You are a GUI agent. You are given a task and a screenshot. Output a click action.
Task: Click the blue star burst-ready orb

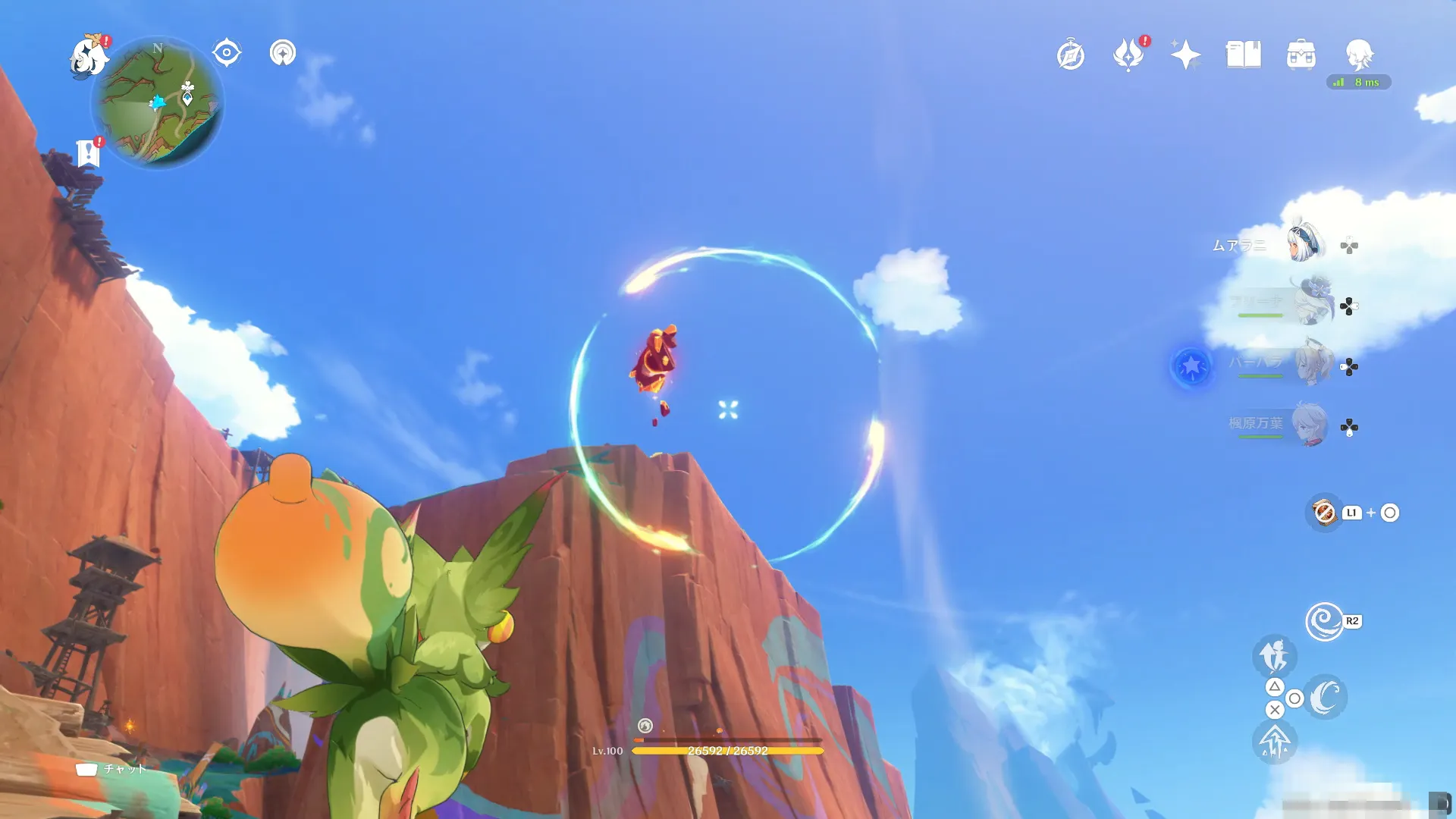coord(1191,367)
